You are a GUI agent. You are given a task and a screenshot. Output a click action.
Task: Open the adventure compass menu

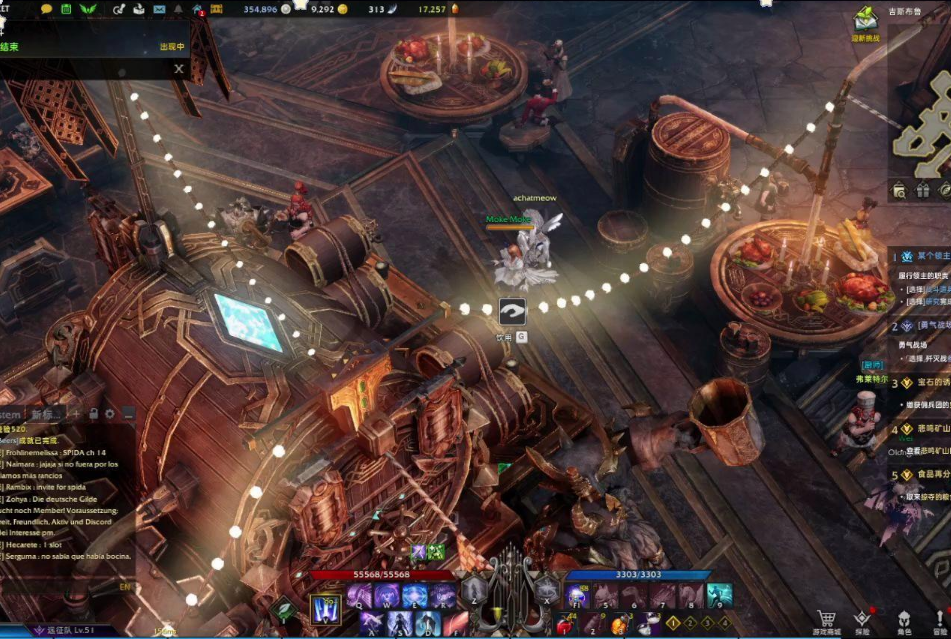tap(862, 619)
